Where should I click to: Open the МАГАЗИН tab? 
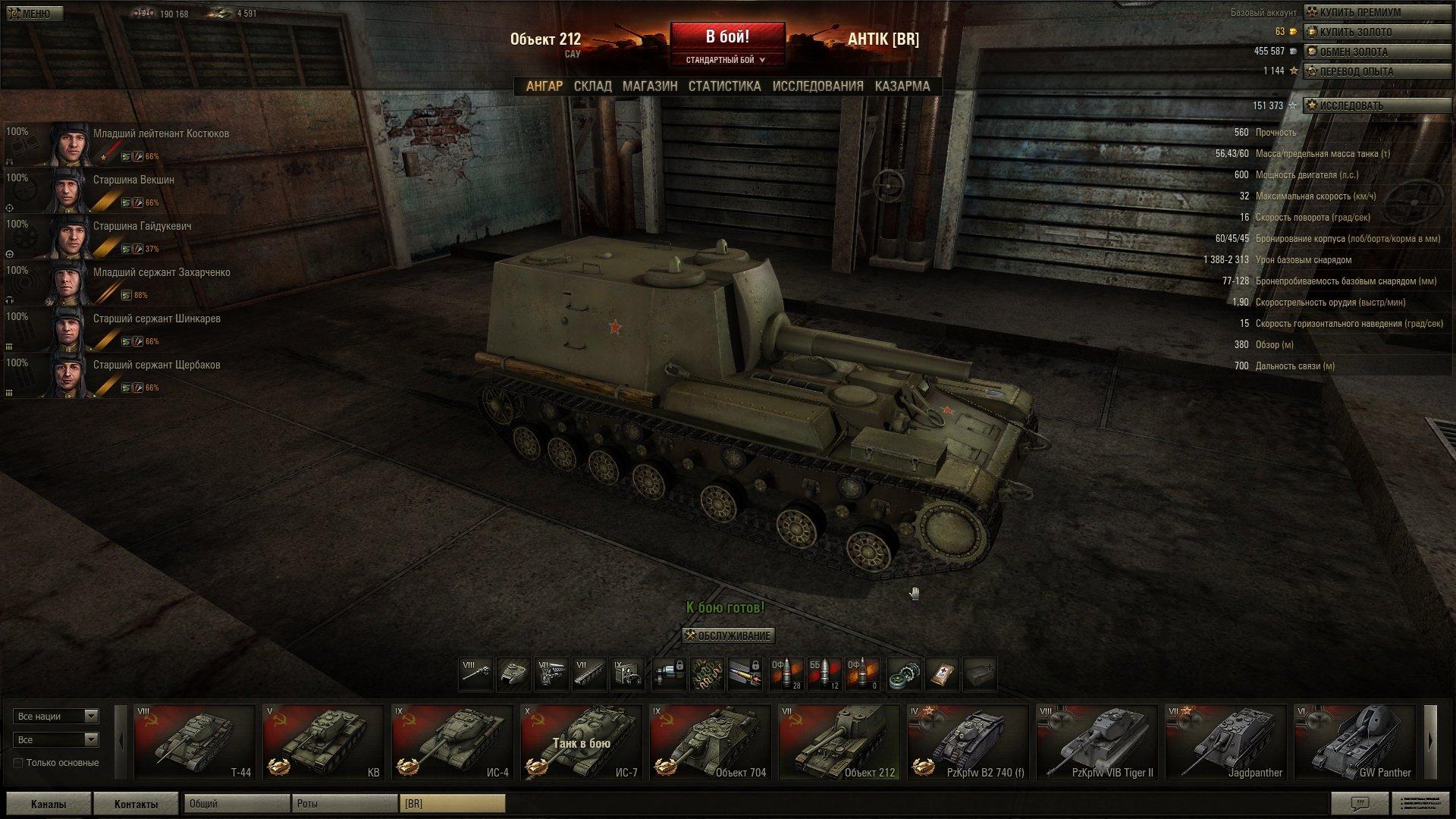point(650,86)
